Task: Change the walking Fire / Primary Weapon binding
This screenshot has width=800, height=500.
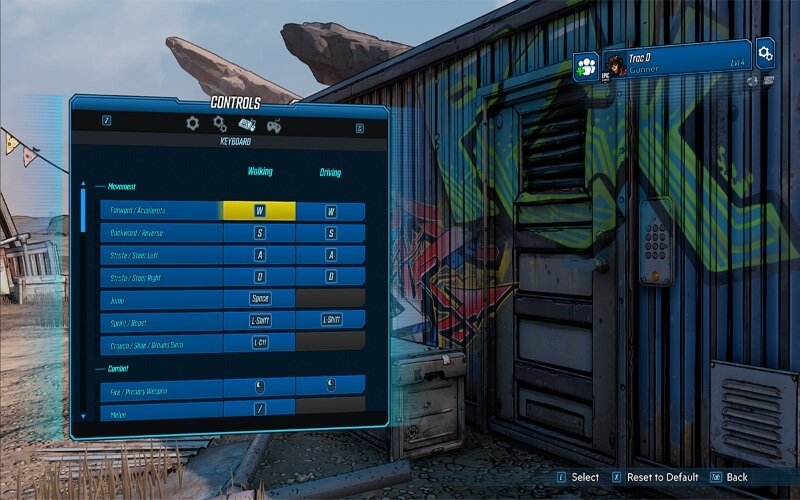Action: (x=259, y=386)
